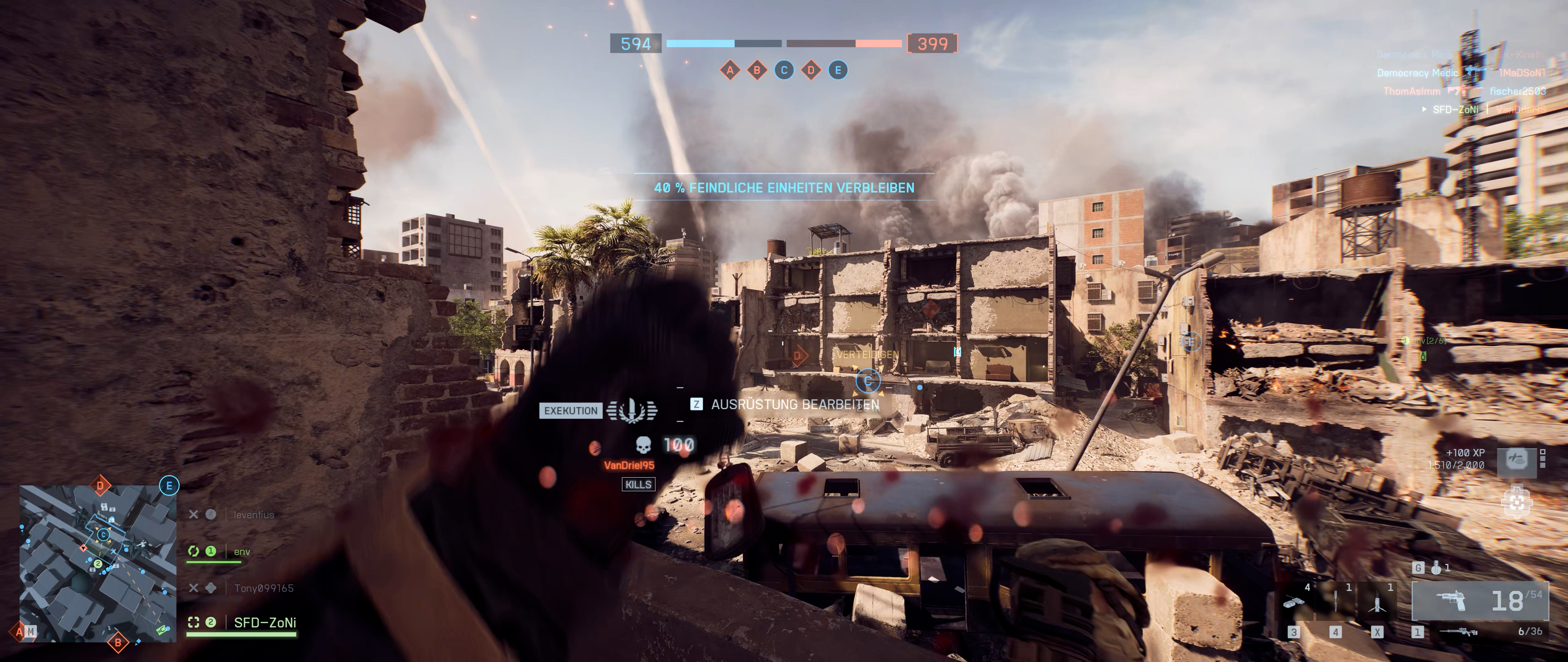Click the VanDriel95 kill notification name

coord(629,465)
